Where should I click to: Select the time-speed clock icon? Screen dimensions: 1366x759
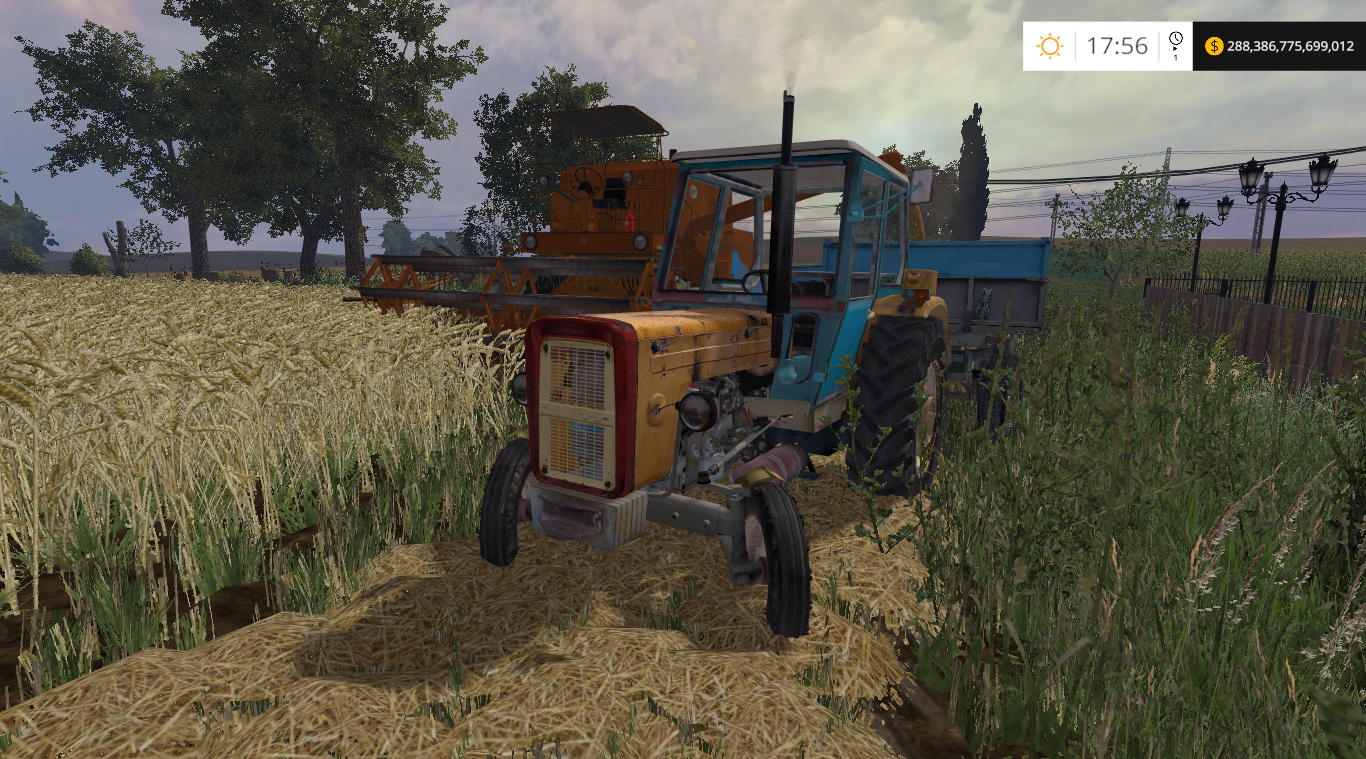1175,40
